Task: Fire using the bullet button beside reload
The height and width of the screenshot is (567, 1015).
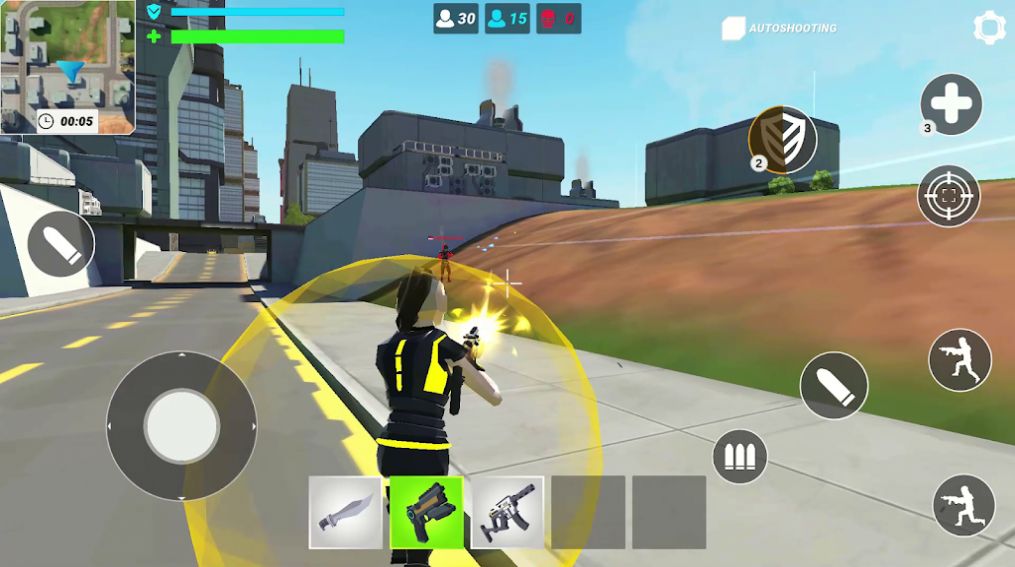Action: tap(833, 385)
